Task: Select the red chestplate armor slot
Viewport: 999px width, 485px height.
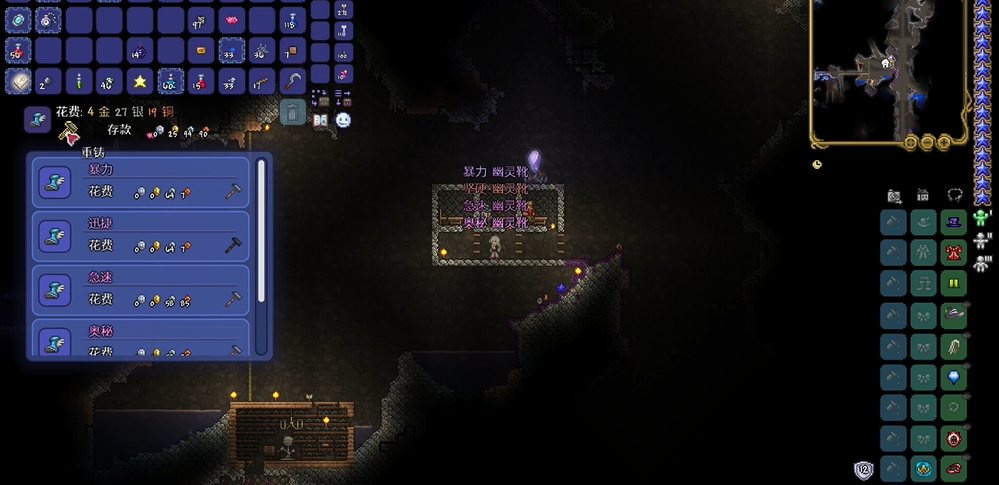Action: [x=955, y=250]
